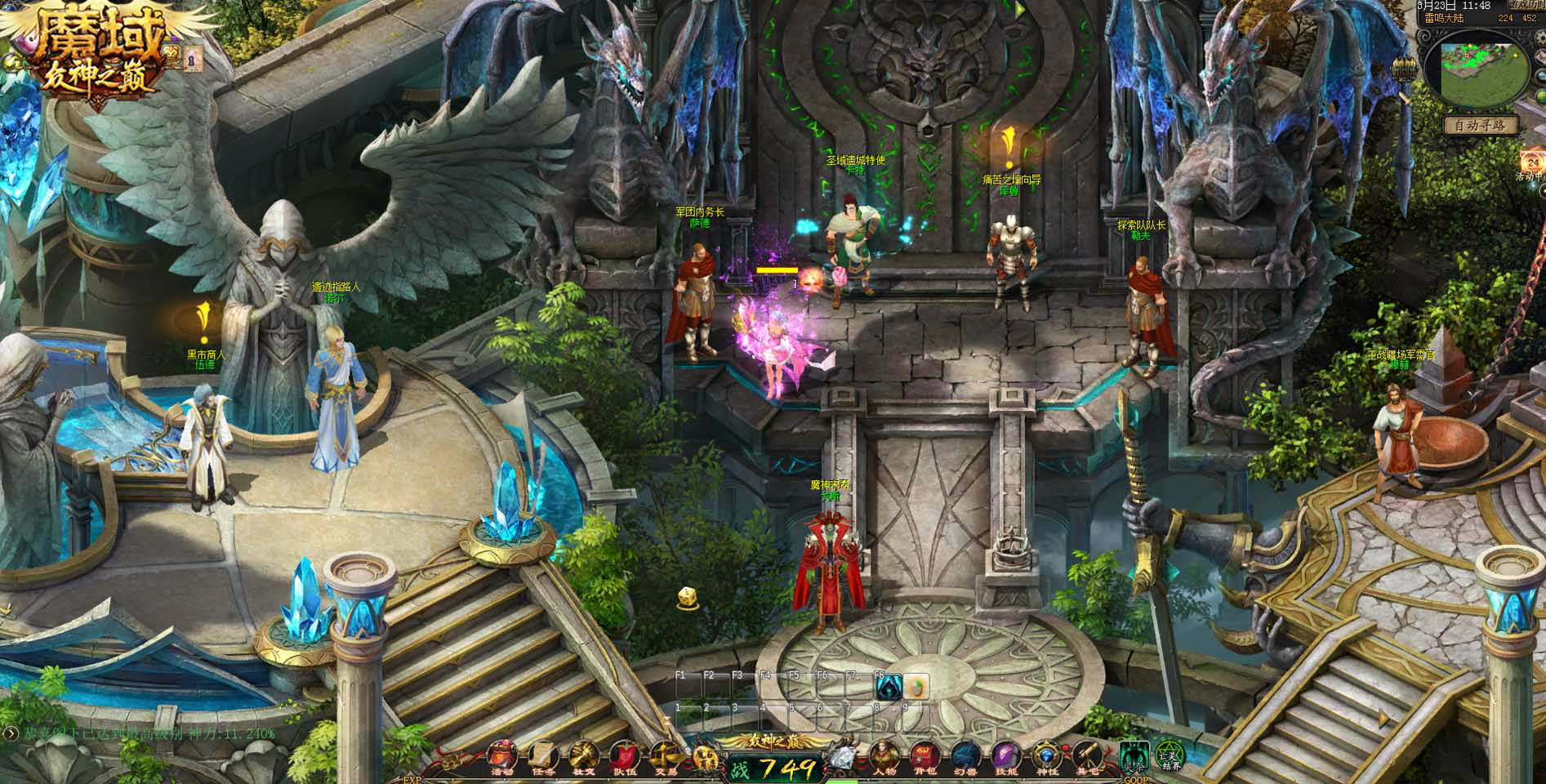Use the egg item in the hotbar
1546x784 pixels.
point(916,688)
